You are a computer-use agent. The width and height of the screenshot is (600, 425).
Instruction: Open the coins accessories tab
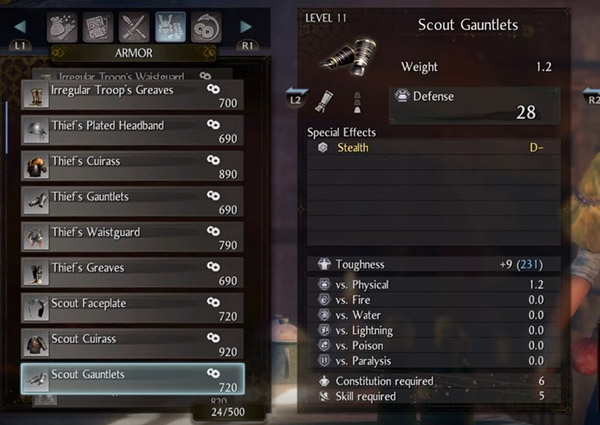click(x=207, y=26)
